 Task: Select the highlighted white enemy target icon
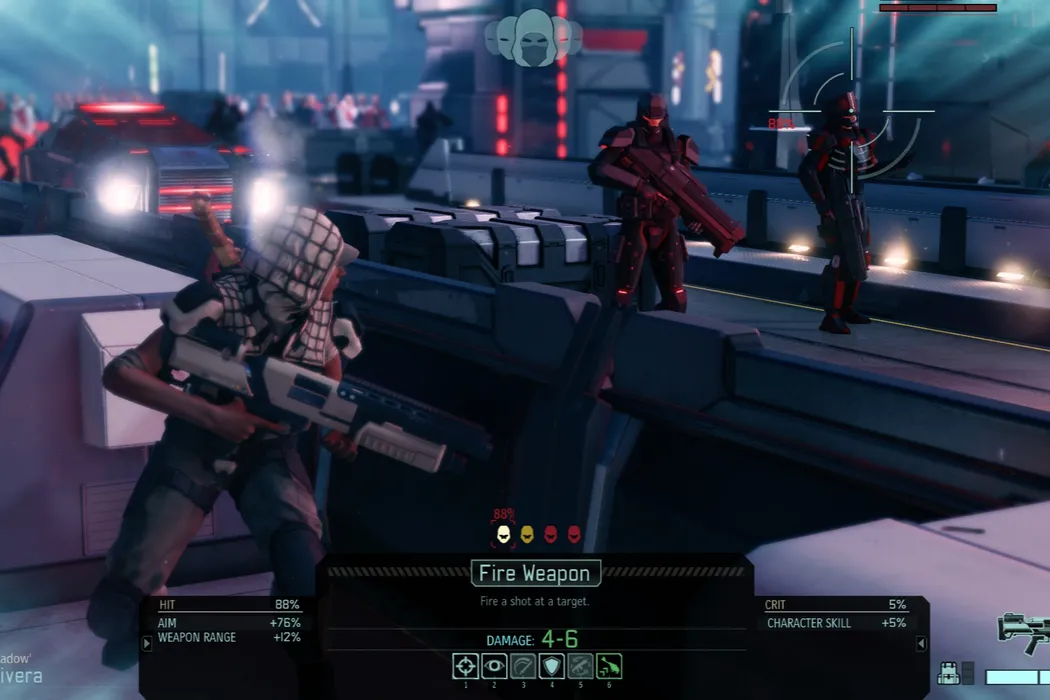click(x=505, y=535)
